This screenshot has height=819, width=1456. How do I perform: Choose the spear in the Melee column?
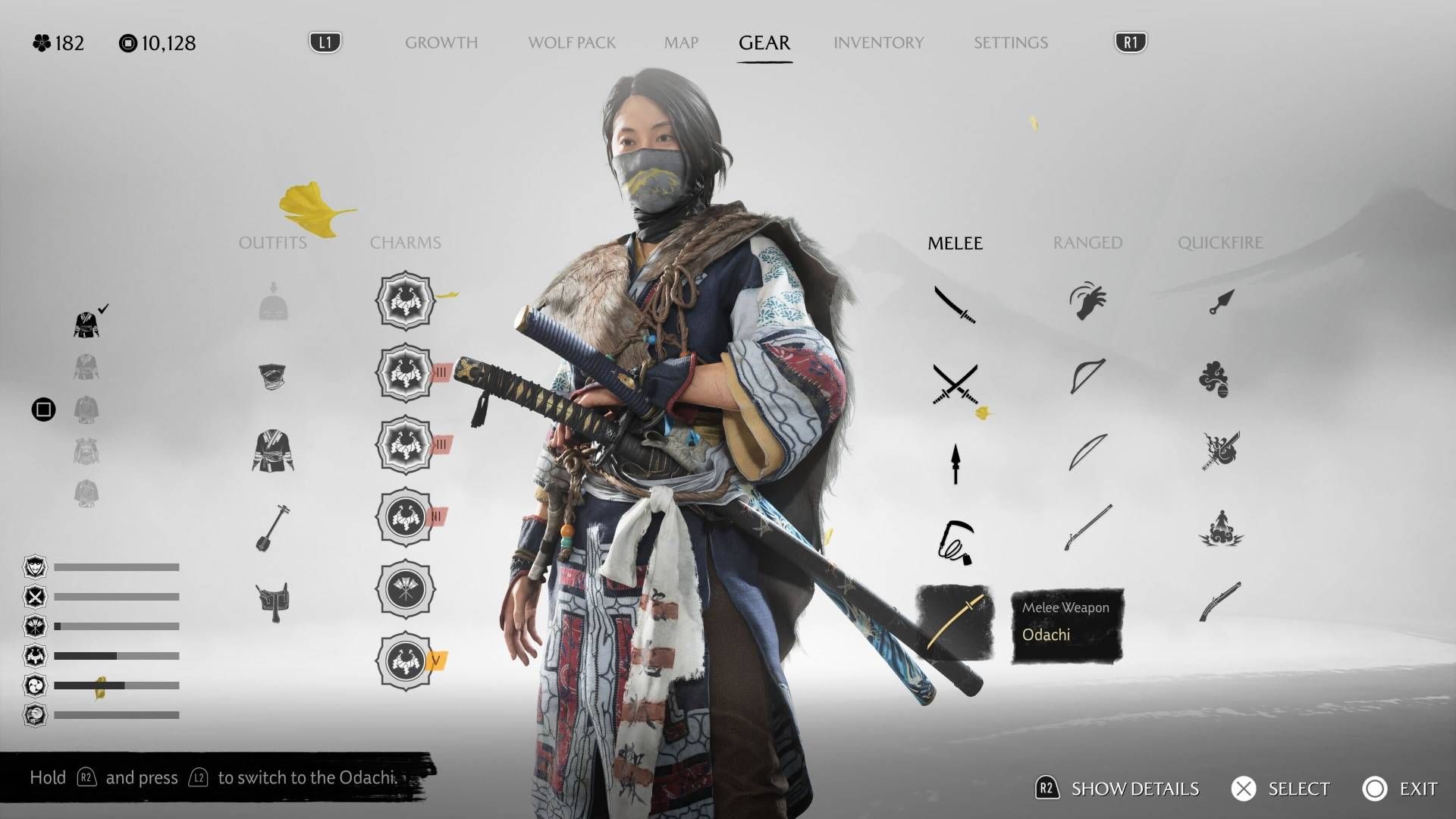coord(954,463)
